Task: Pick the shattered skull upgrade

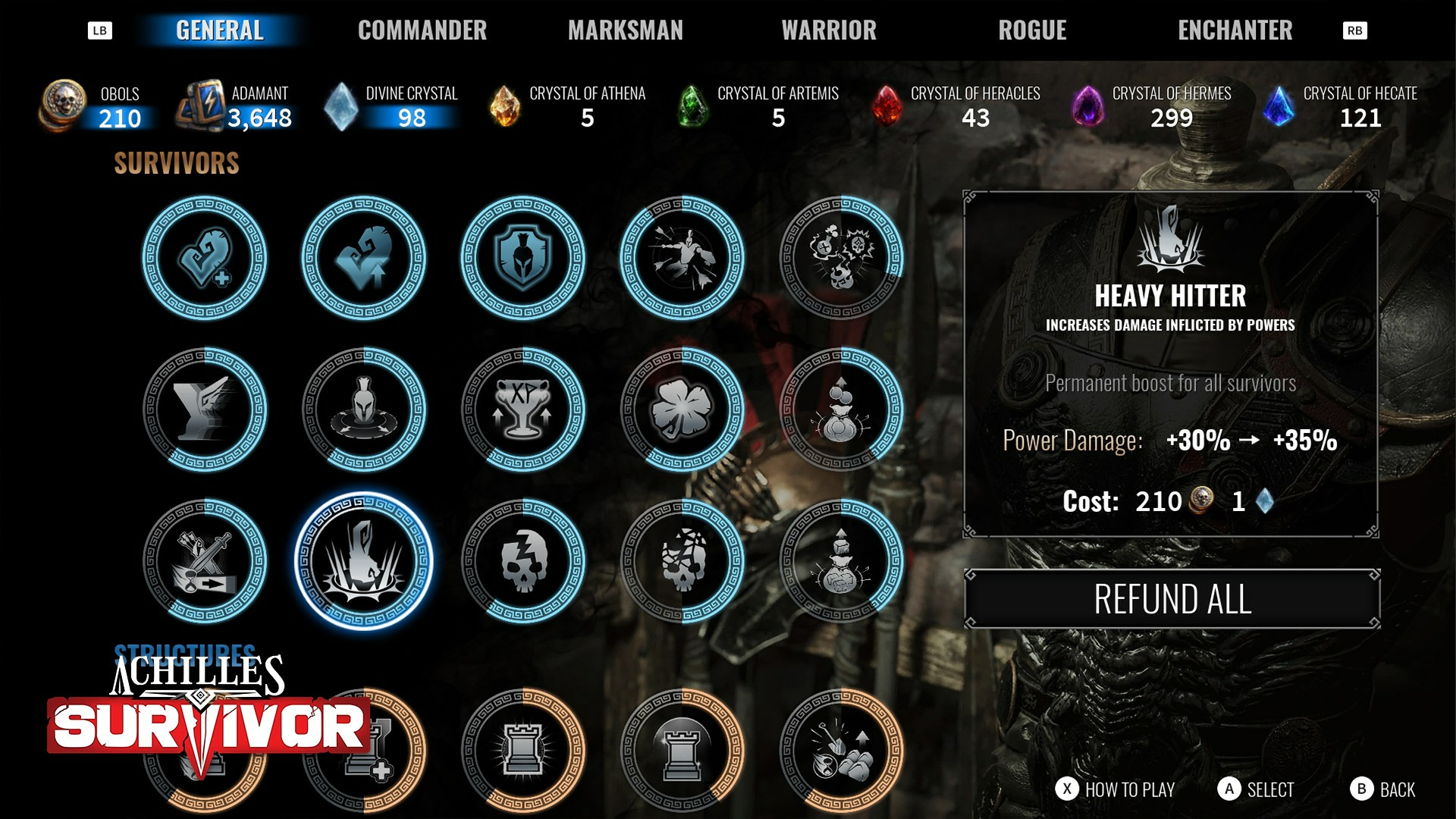Action: point(682,561)
